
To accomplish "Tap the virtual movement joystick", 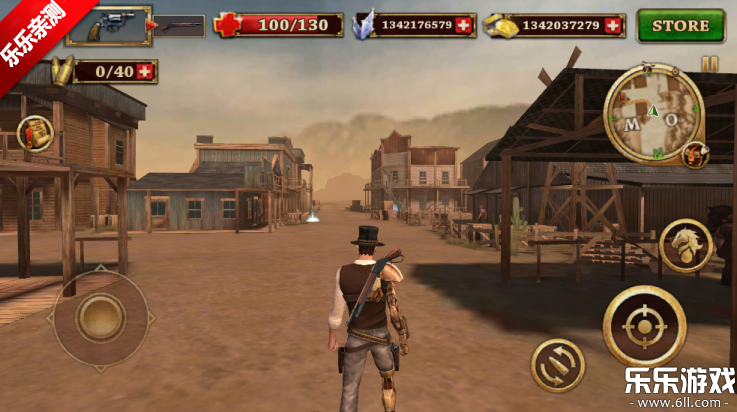I will pyautogui.click(x=100, y=318).
